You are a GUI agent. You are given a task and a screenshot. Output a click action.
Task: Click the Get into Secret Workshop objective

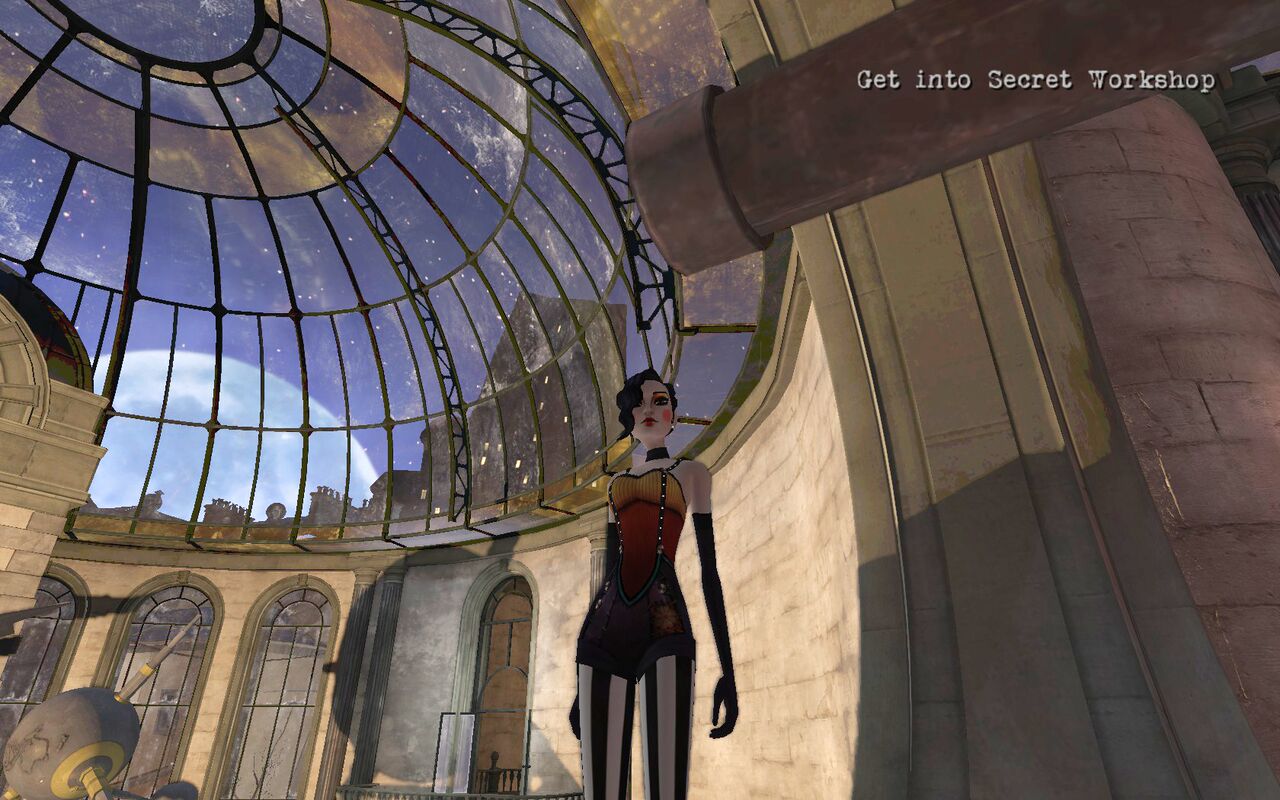(x=1036, y=80)
